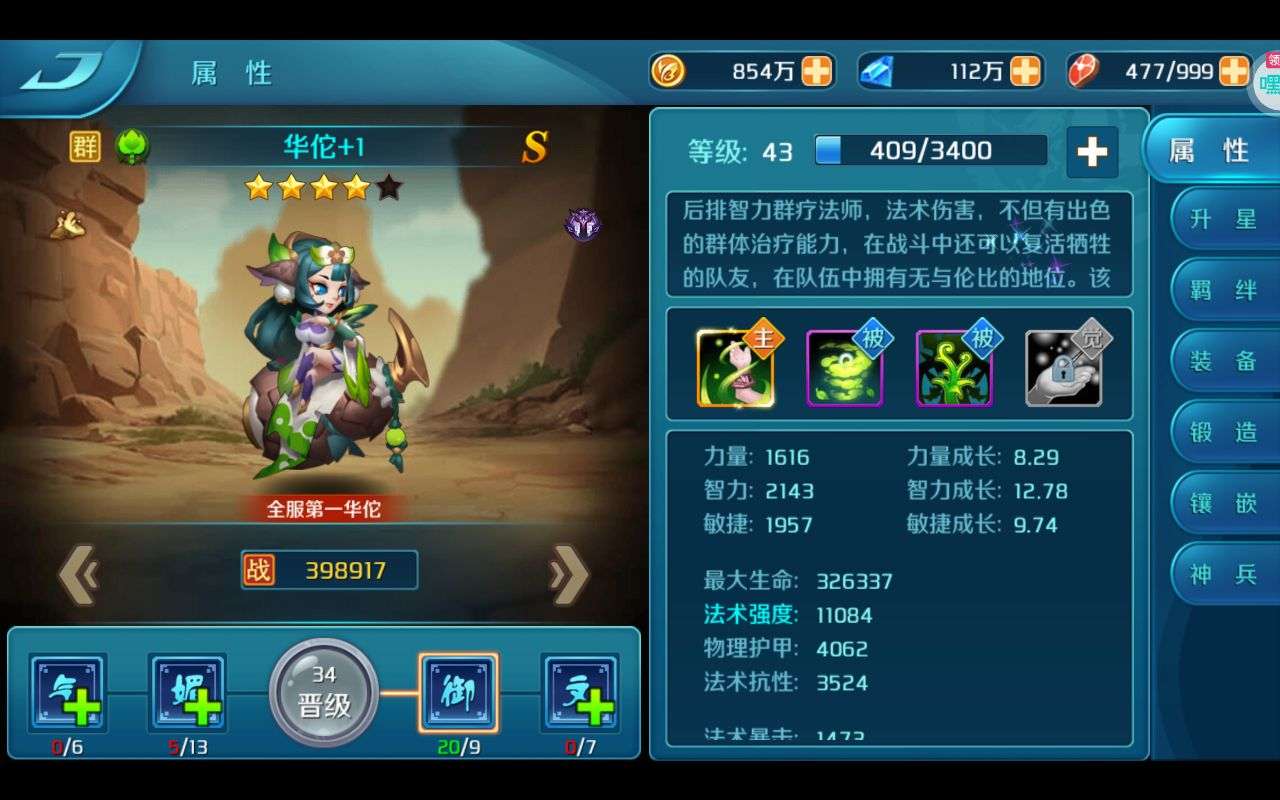View the main active skill icon
This screenshot has width=1280, height=800.
[736, 368]
